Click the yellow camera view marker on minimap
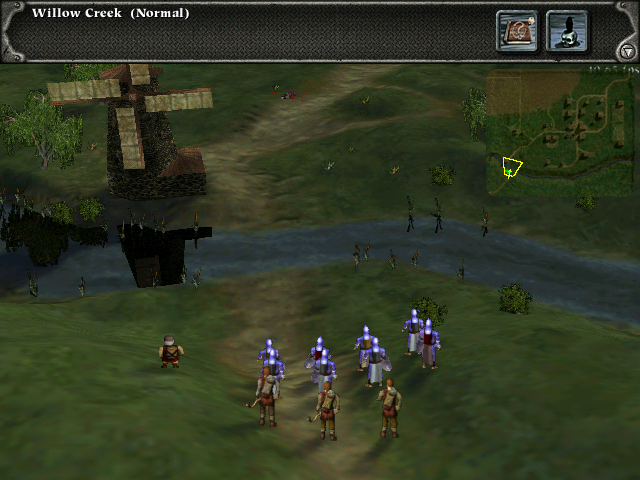640x480 pixels. coord(512,166)
